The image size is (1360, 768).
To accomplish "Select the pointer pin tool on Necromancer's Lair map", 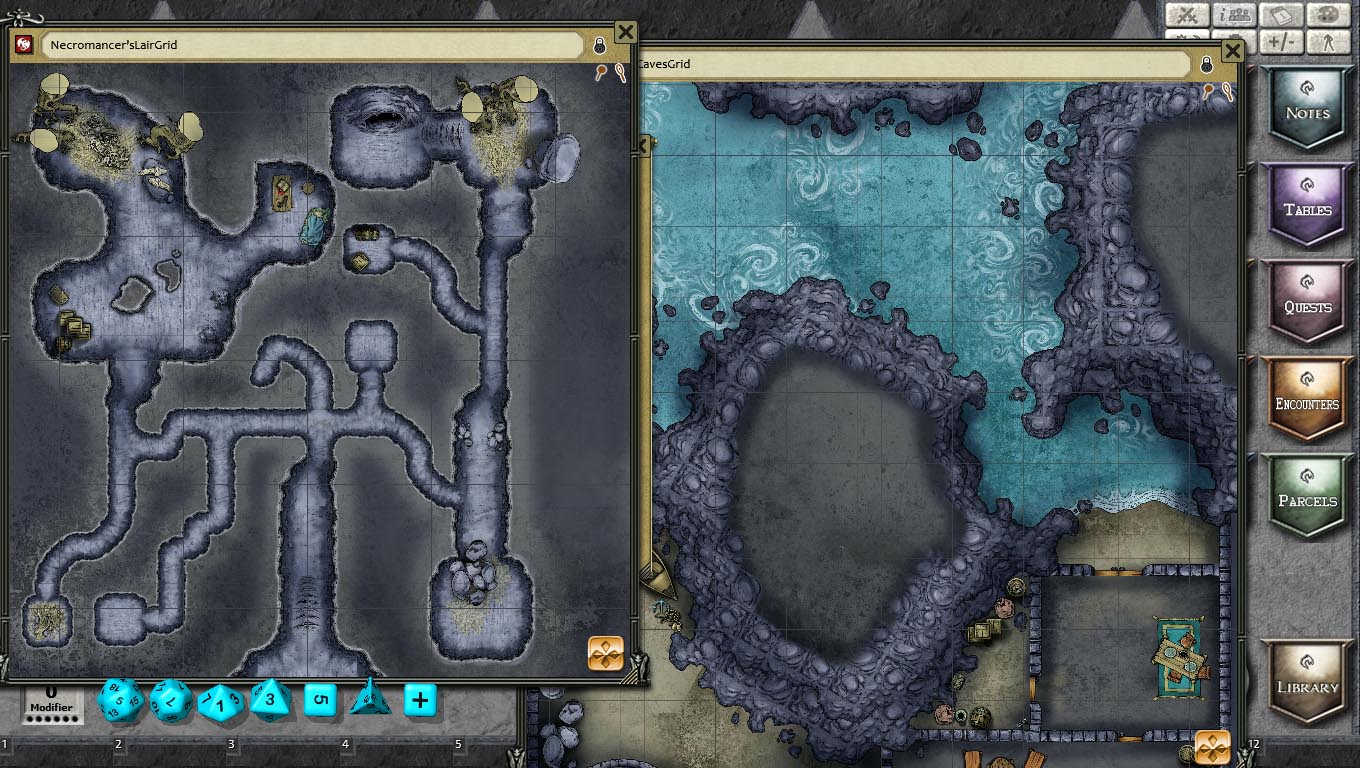I will [x=601, y=70].
